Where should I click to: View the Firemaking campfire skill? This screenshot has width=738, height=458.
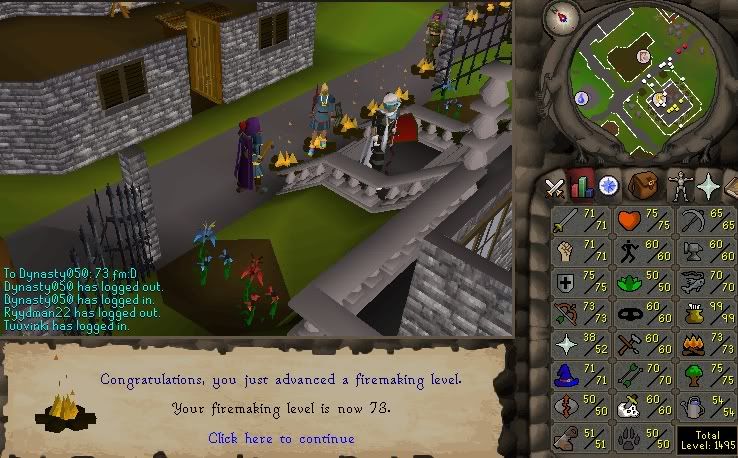[704, 345]
